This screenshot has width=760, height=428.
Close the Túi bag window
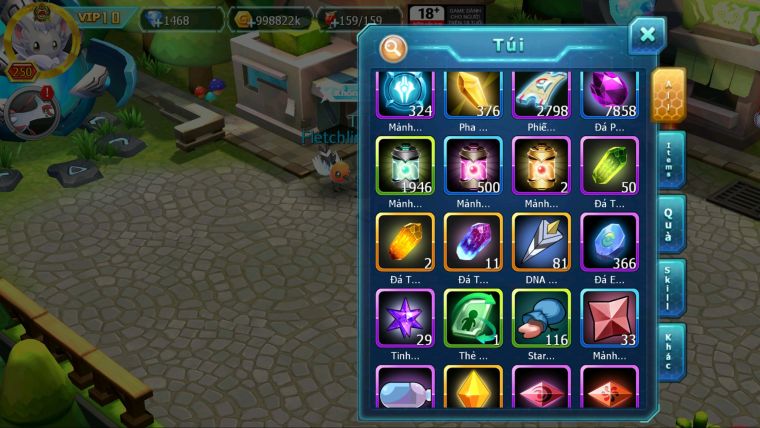(x=647, y=35)
